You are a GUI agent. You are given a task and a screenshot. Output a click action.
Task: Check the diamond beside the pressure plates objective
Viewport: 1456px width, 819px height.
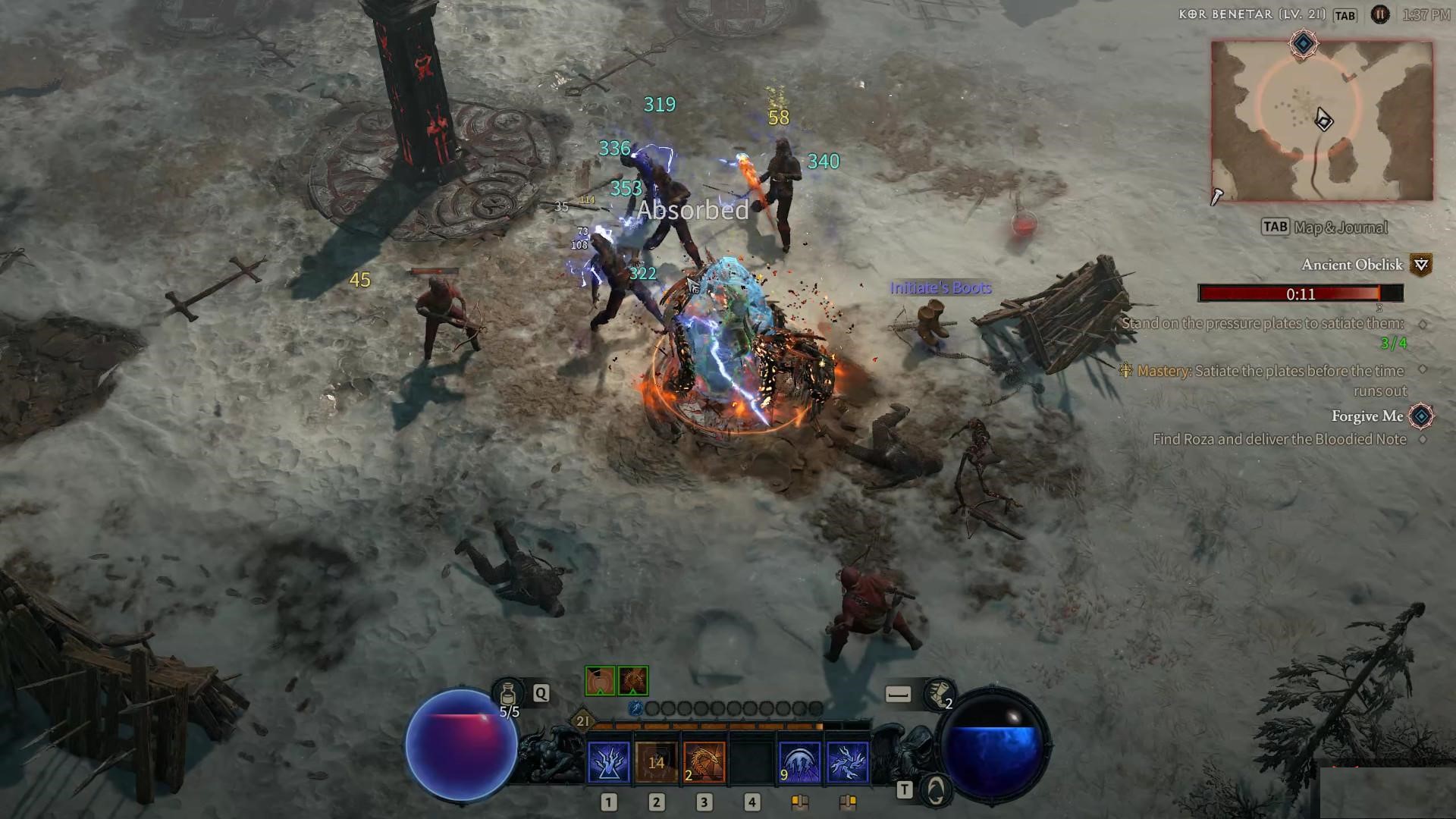1423,325
